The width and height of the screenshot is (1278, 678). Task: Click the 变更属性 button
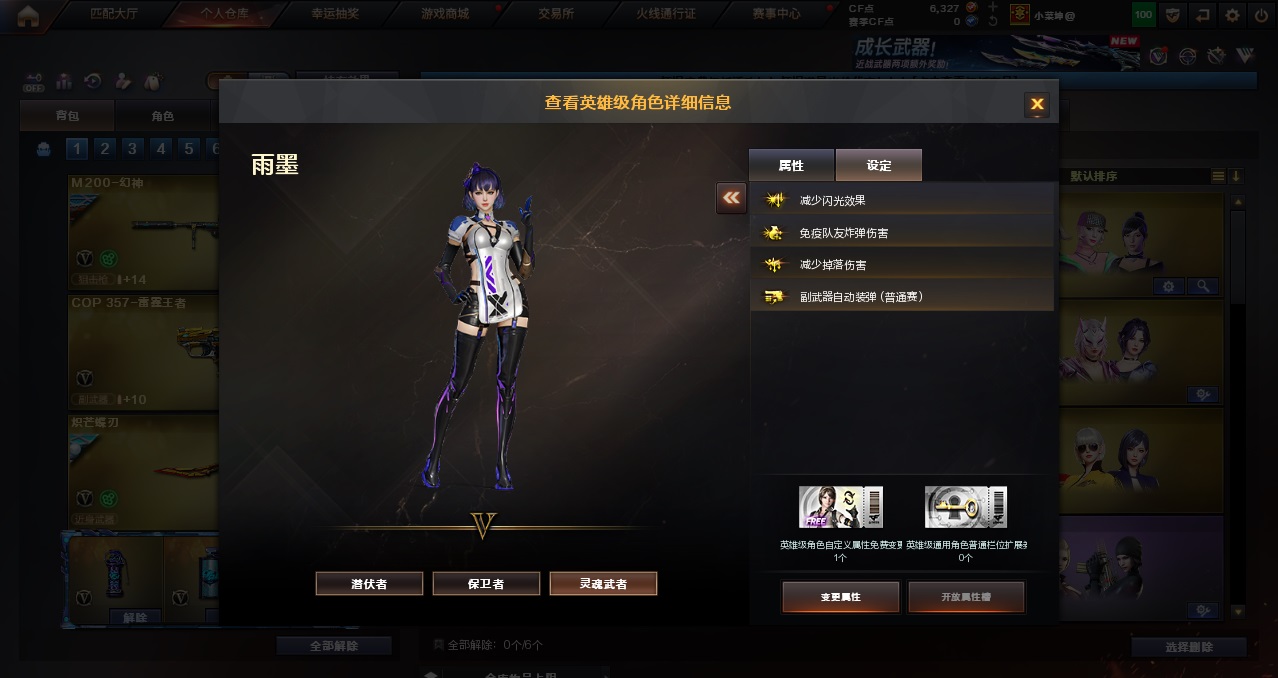point(841,596)
